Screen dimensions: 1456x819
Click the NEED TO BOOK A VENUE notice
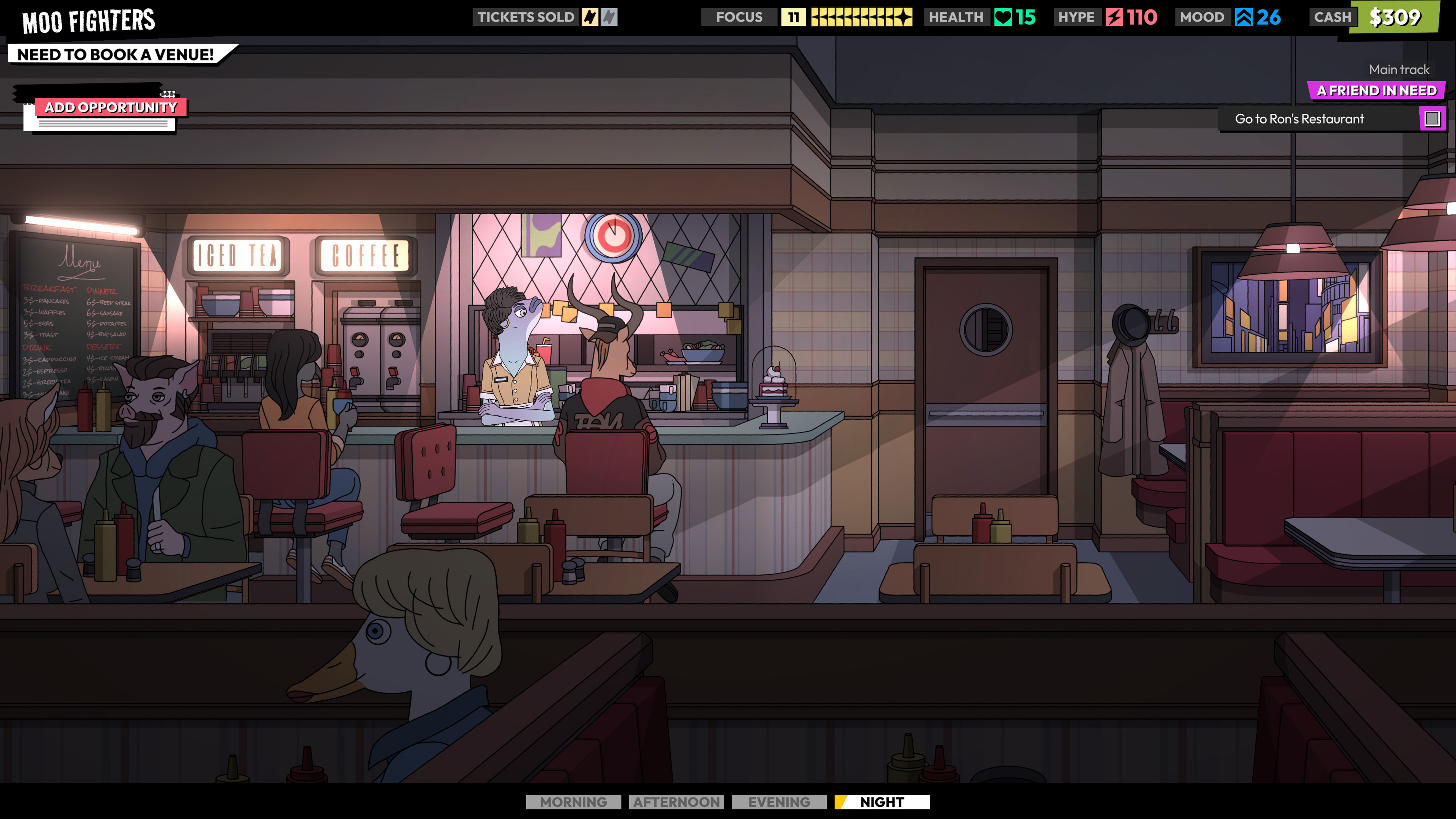116,54
